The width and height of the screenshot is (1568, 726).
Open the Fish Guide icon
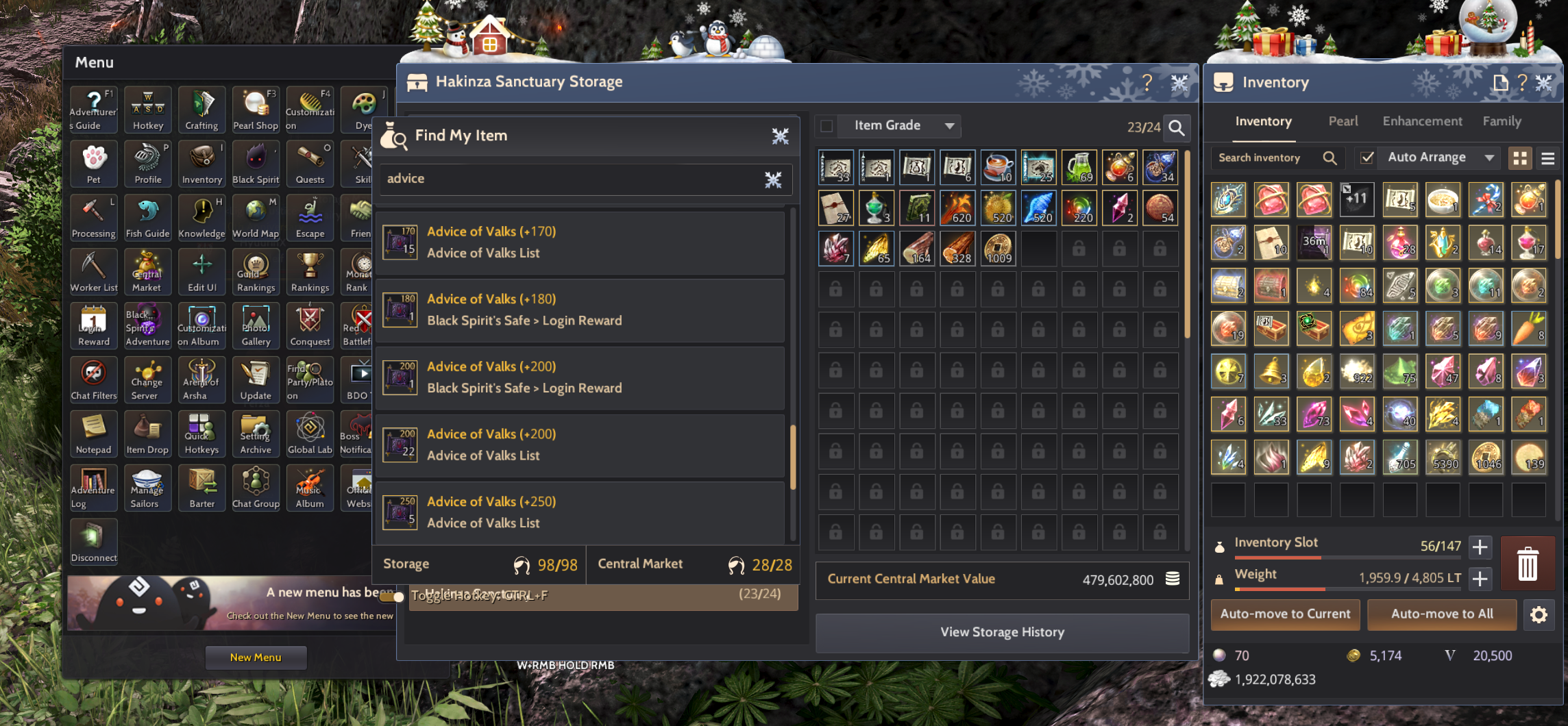pos(147,217)
